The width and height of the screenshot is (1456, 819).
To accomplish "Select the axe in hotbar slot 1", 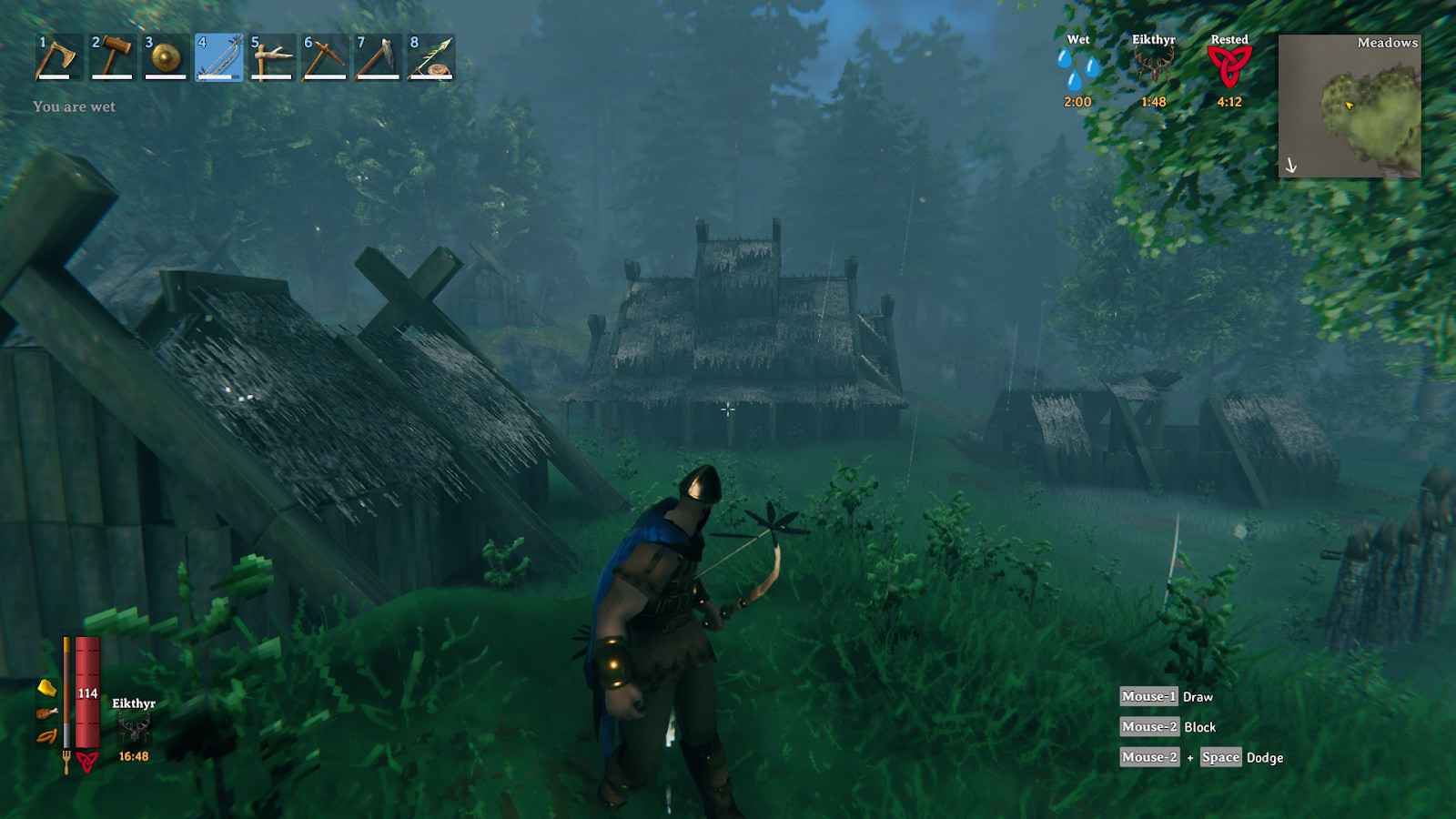I will pos(58,57).
